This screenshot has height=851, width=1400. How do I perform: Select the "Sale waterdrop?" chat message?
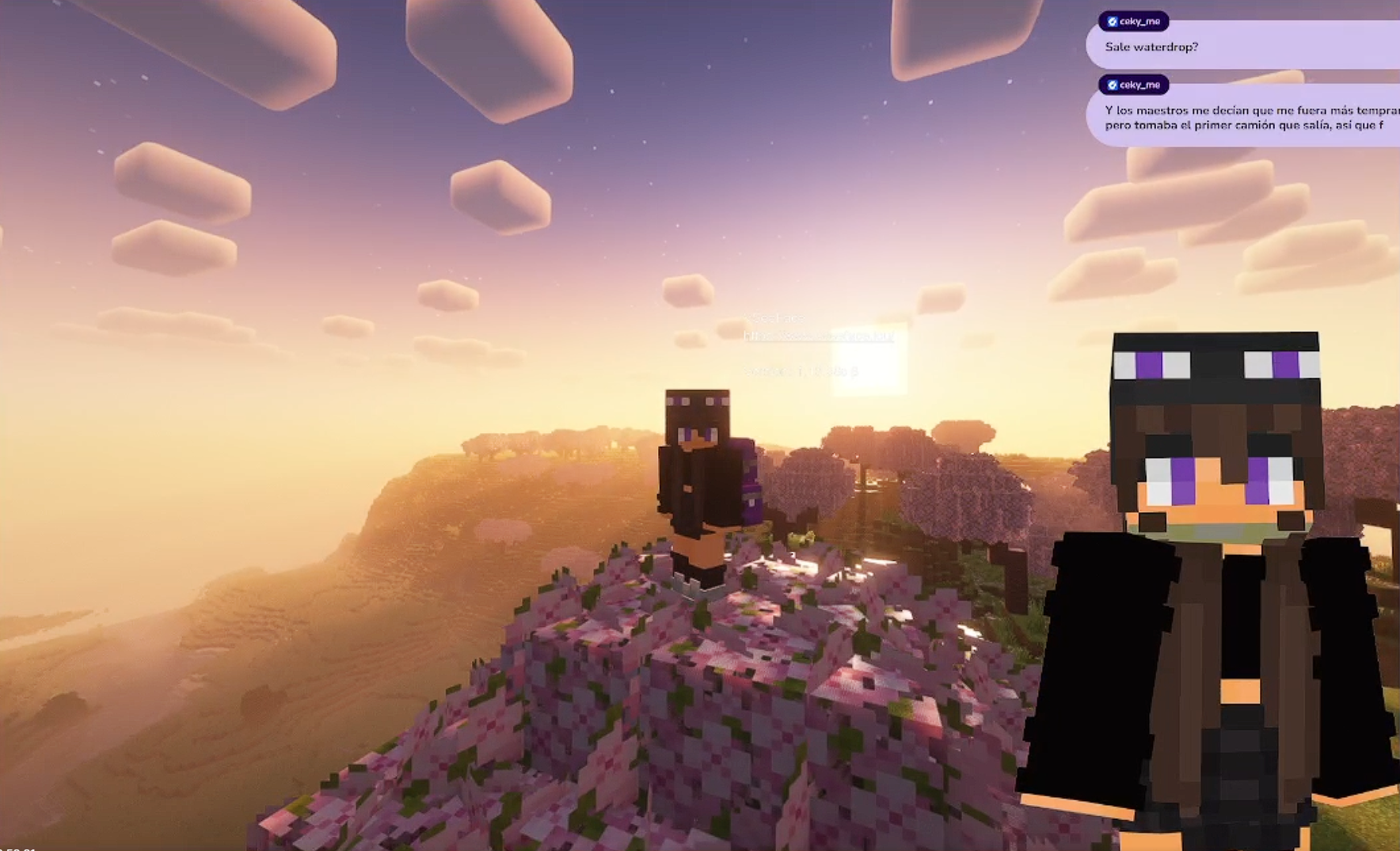coord(1151,47)
